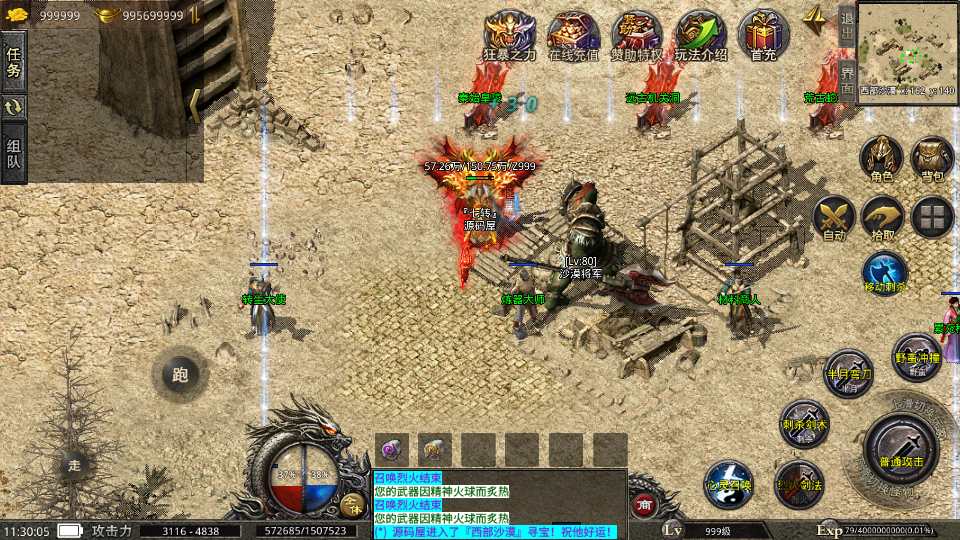Screen dimensions: 960x540
Task: Tap the 狂暴之力 demon icon
Action: point(509,36)
